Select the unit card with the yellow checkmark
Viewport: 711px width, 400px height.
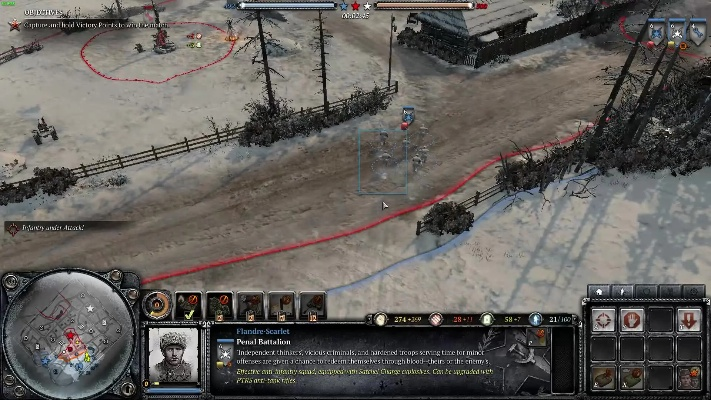point(189,304)
